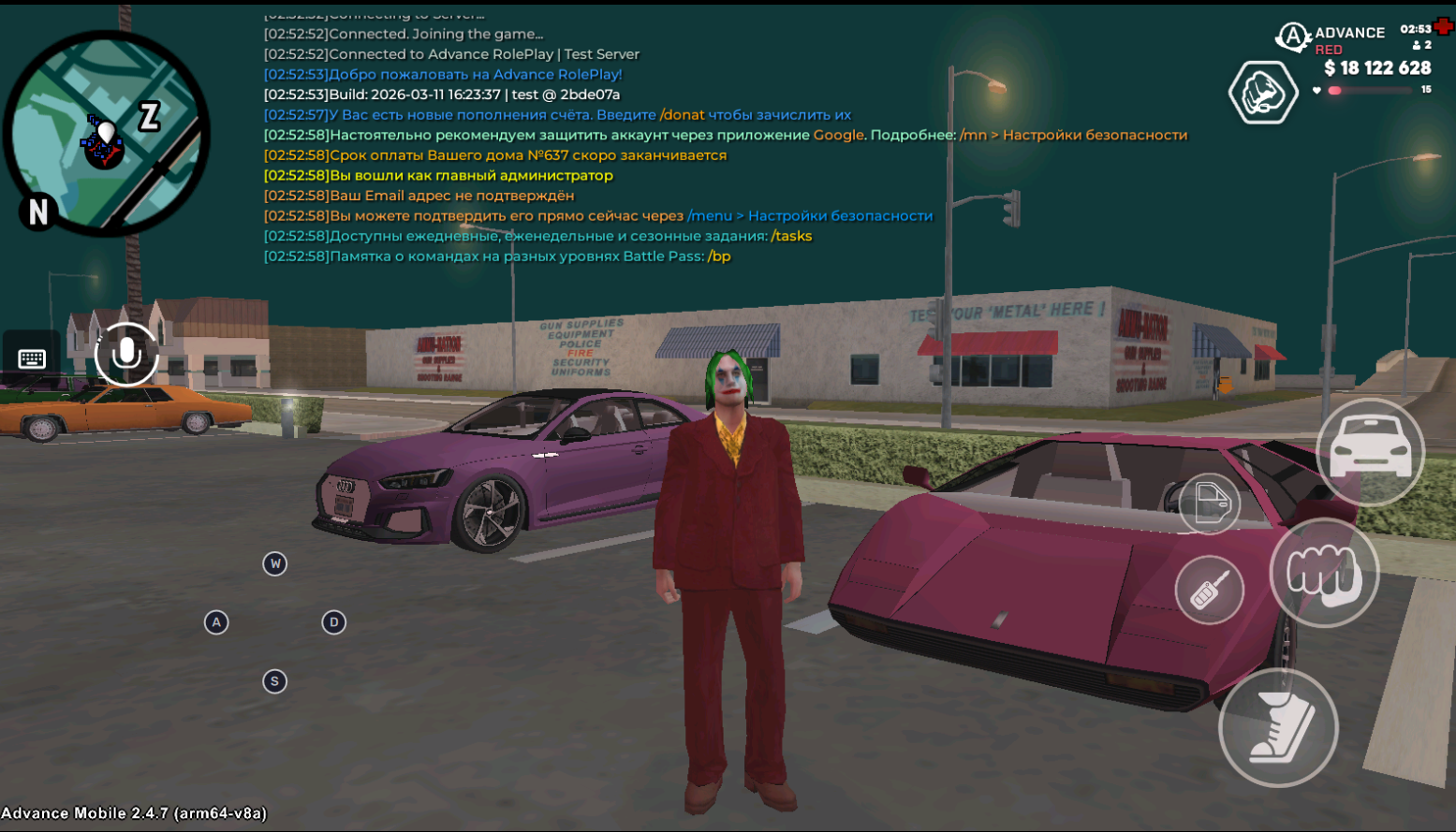Open the chat keyboard icon
This screenshot has width=1456, height=832.
[x=31, y=358]
